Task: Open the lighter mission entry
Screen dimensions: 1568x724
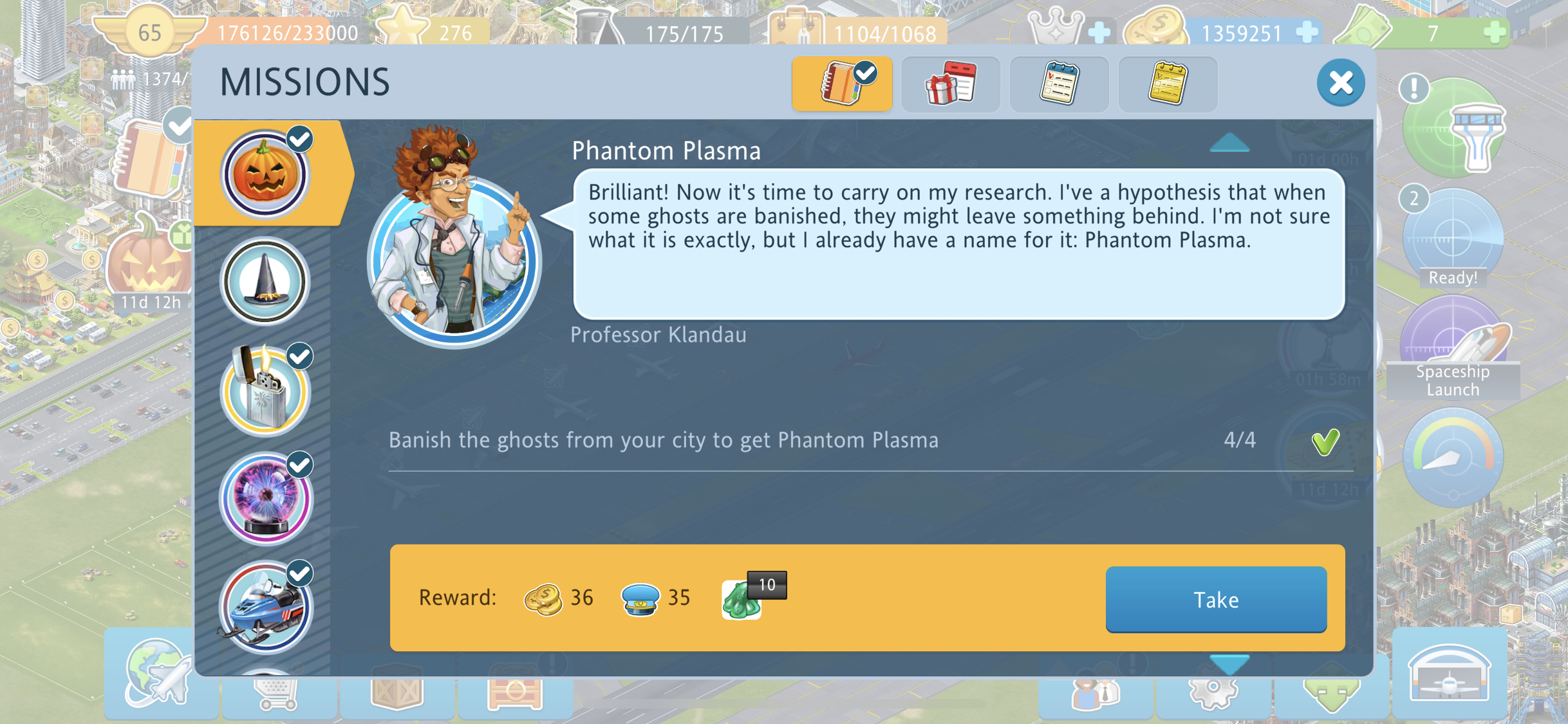Action: (x=265, y=390)
